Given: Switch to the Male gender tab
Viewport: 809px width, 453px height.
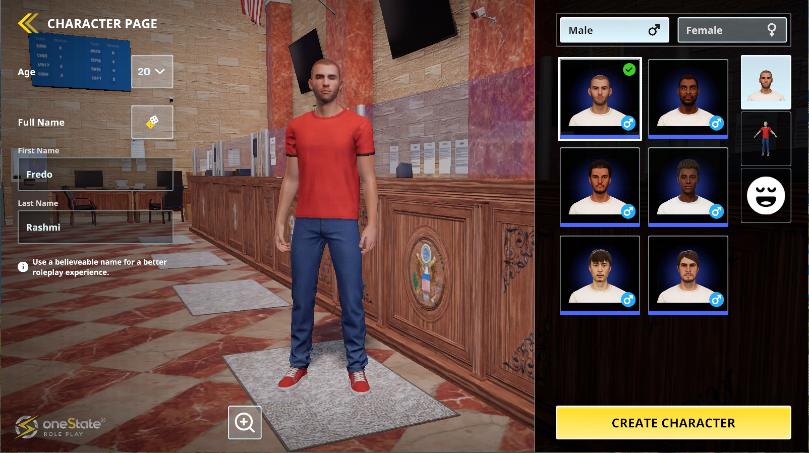Looking at the screenshot, I should 613,30.
